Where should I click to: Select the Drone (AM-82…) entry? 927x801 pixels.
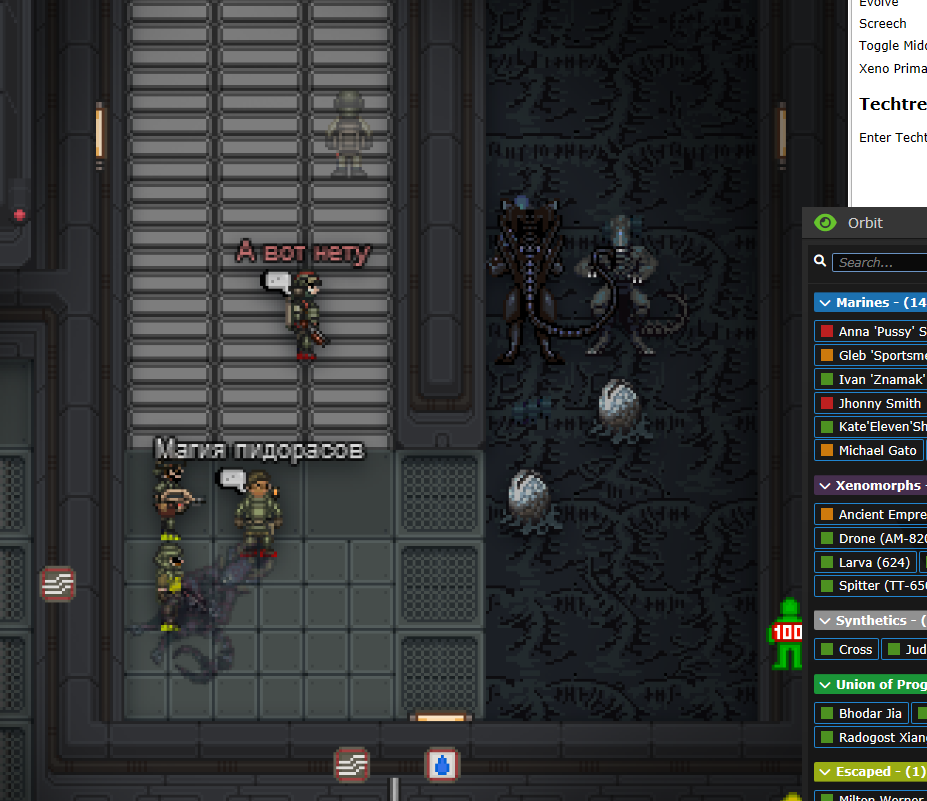coord(872,538)
